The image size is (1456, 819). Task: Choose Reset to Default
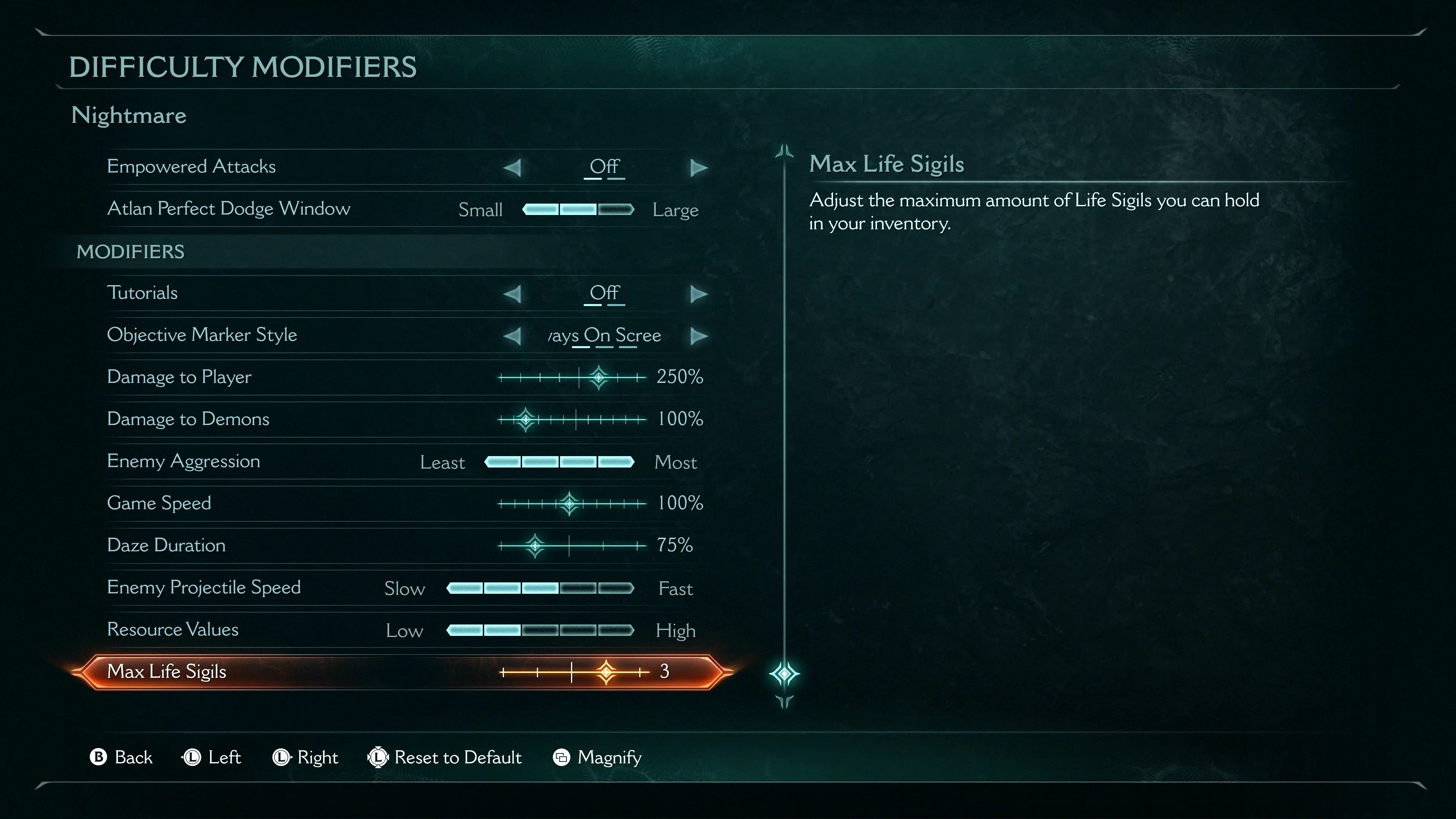445,758
